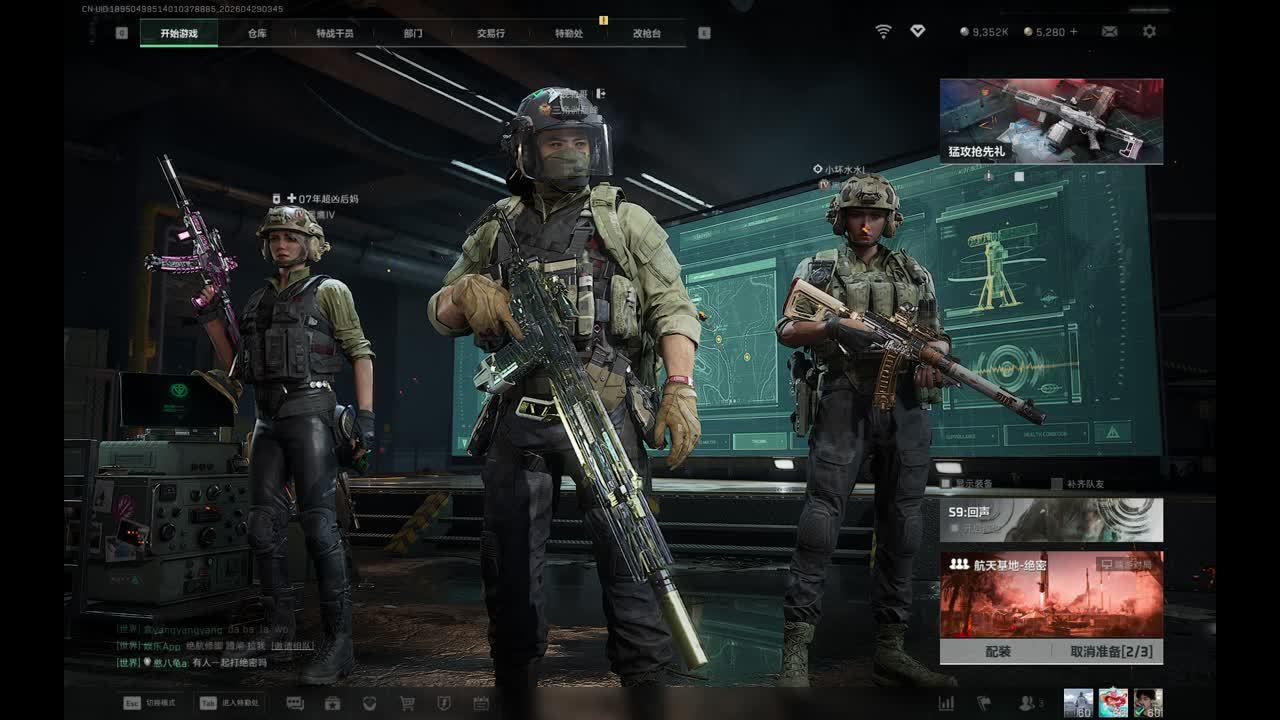This screenshot has height=720, width=1280.
Task: Open the bar chart stats icon
Action: pos(946,703)
